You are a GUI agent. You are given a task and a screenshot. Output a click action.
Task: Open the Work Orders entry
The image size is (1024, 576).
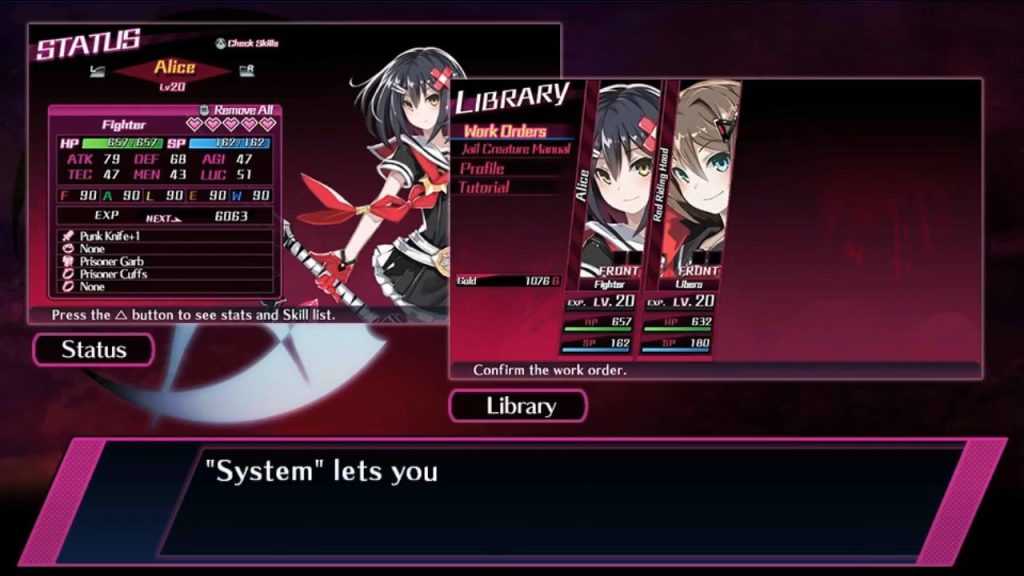click(505, 131)
